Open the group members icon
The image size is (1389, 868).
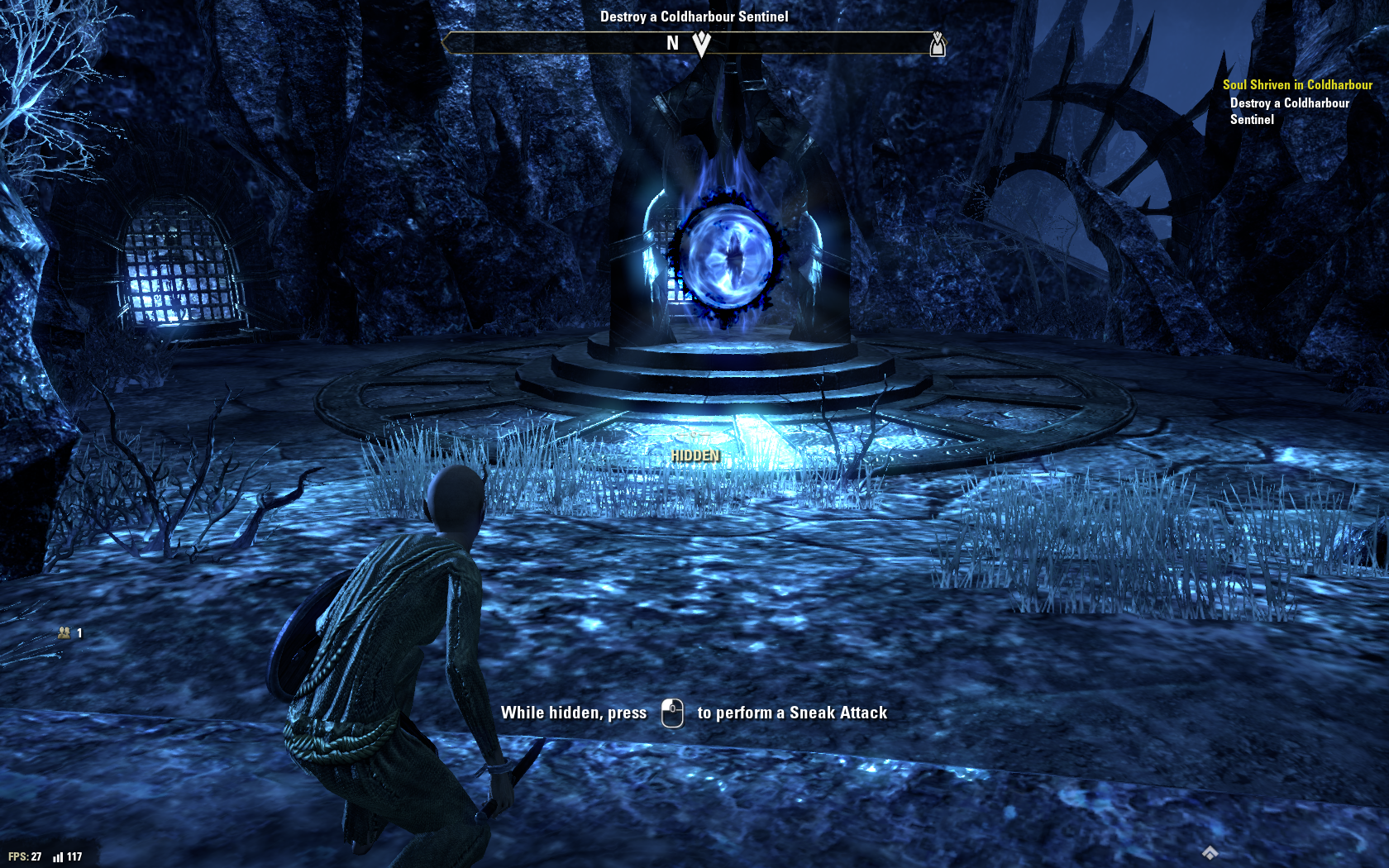pos(64,633)
